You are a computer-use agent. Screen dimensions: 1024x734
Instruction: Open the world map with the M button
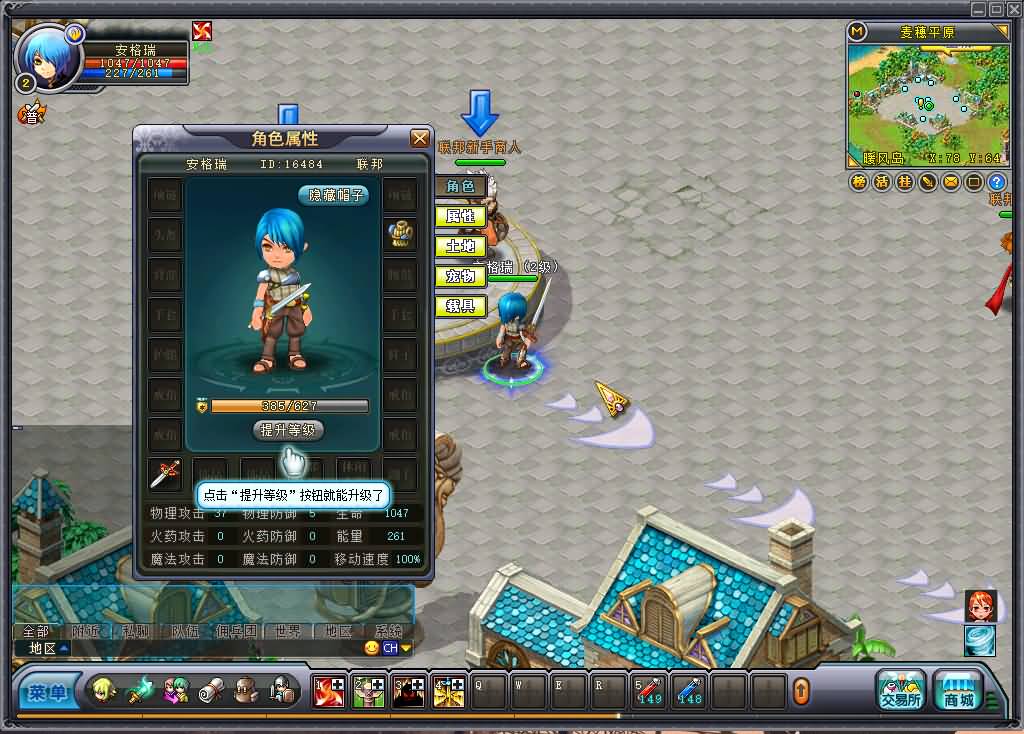[x=857, y=31]
